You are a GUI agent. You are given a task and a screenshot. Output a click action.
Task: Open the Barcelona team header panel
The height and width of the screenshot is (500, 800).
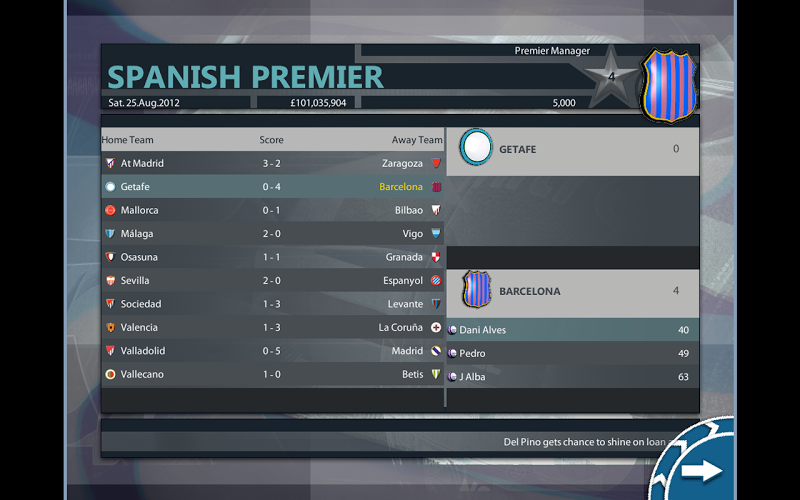coord(572,291)
